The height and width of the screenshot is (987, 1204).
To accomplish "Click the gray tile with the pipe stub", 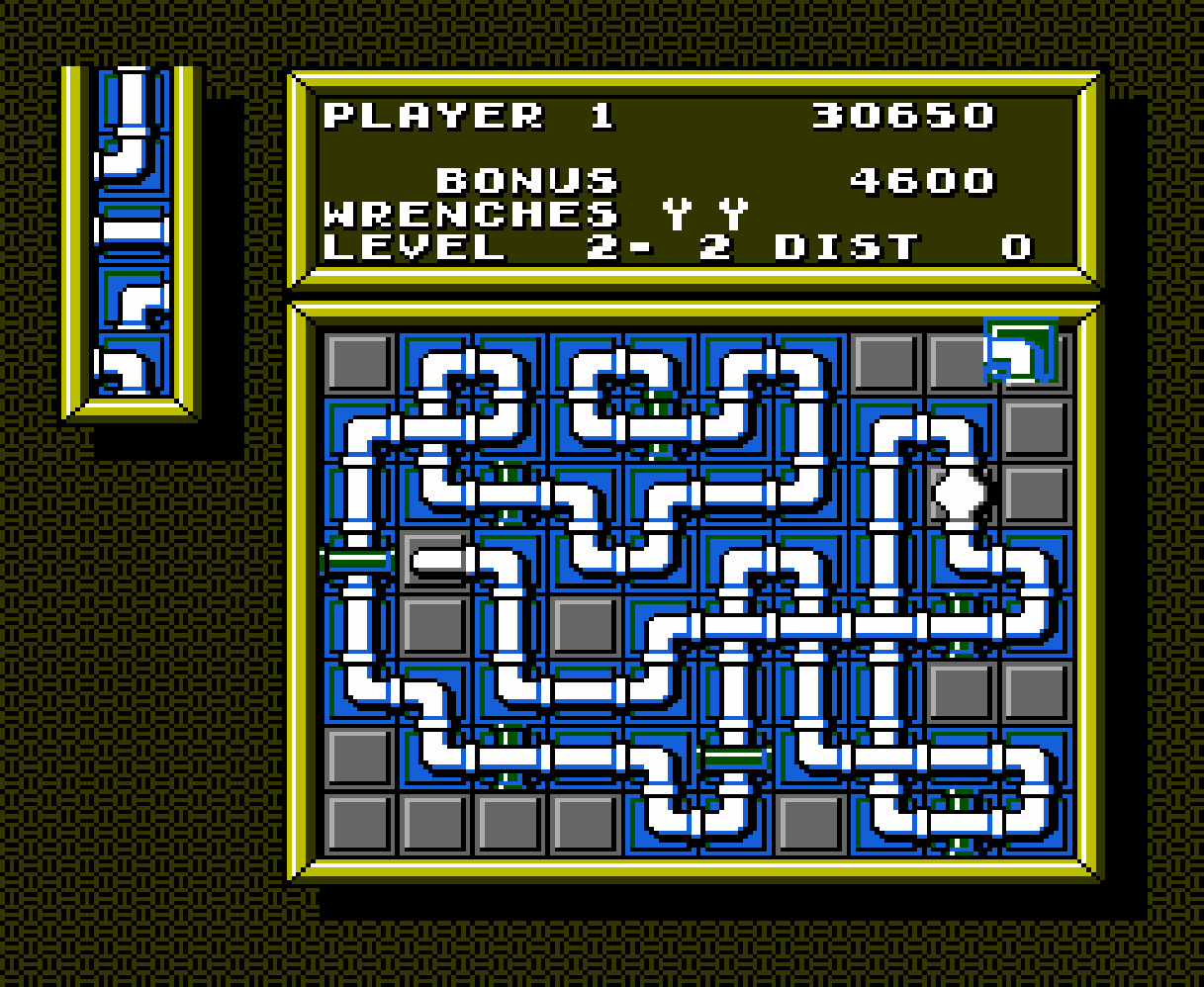I will coord(435,561).
